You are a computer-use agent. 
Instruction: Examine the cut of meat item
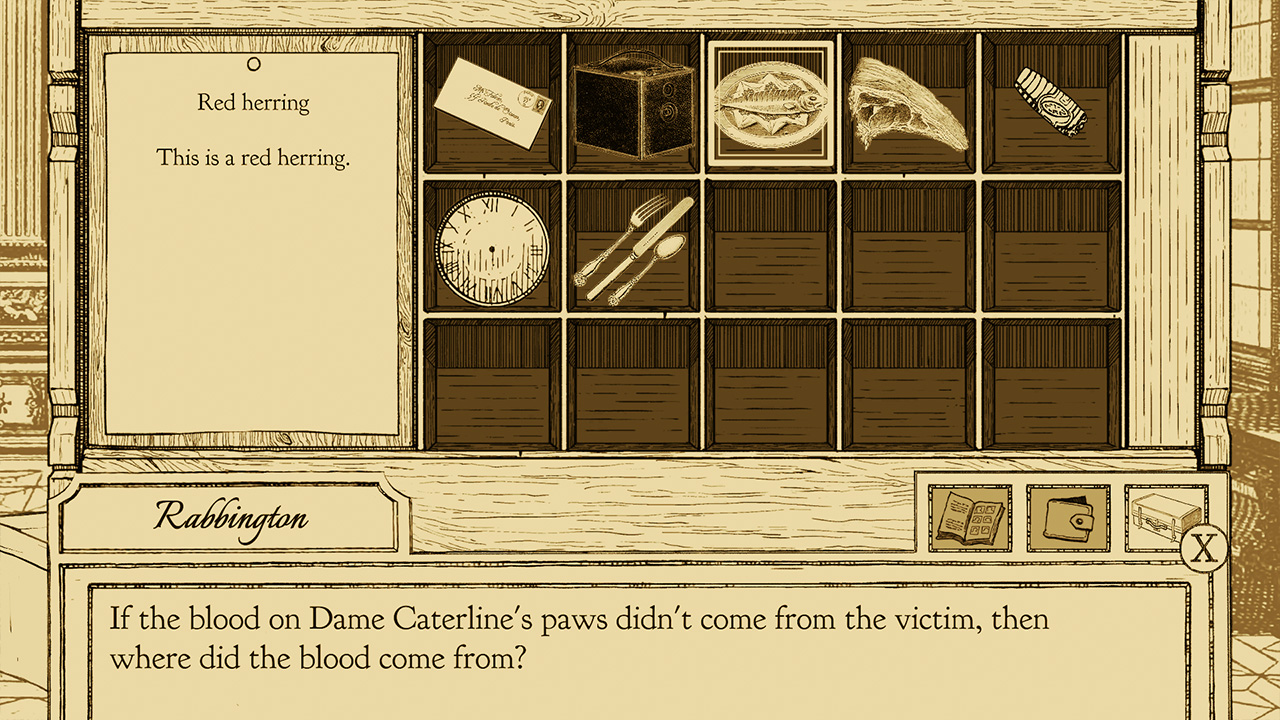click(x=908, y=100)
